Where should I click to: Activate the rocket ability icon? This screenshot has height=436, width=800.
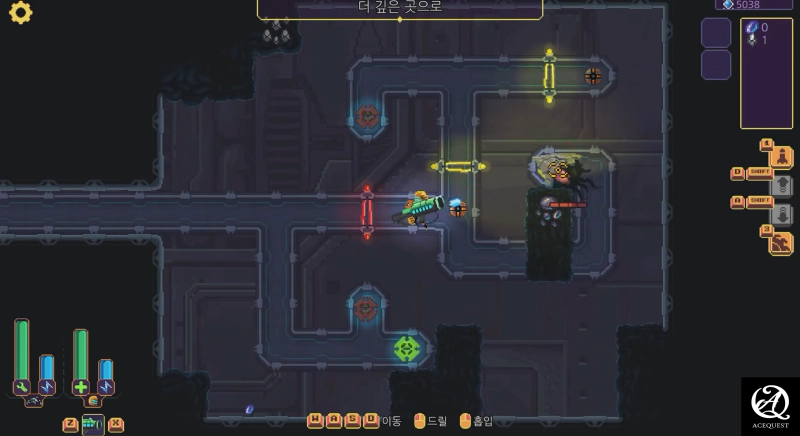click(x=781, y=158)
